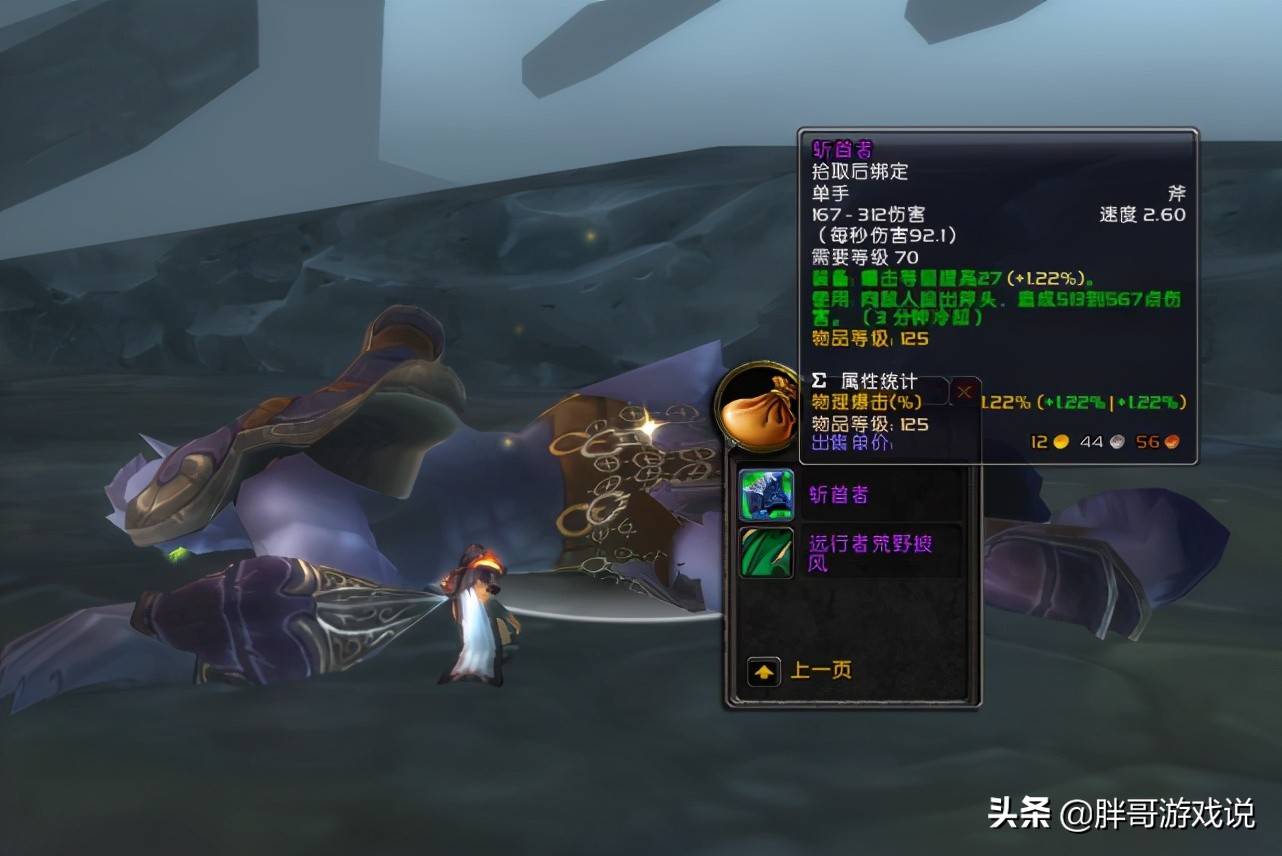1282x856 pixels.
Task: Click the yellow up arrow icon on 上一页
Action: tap(763, 671)
